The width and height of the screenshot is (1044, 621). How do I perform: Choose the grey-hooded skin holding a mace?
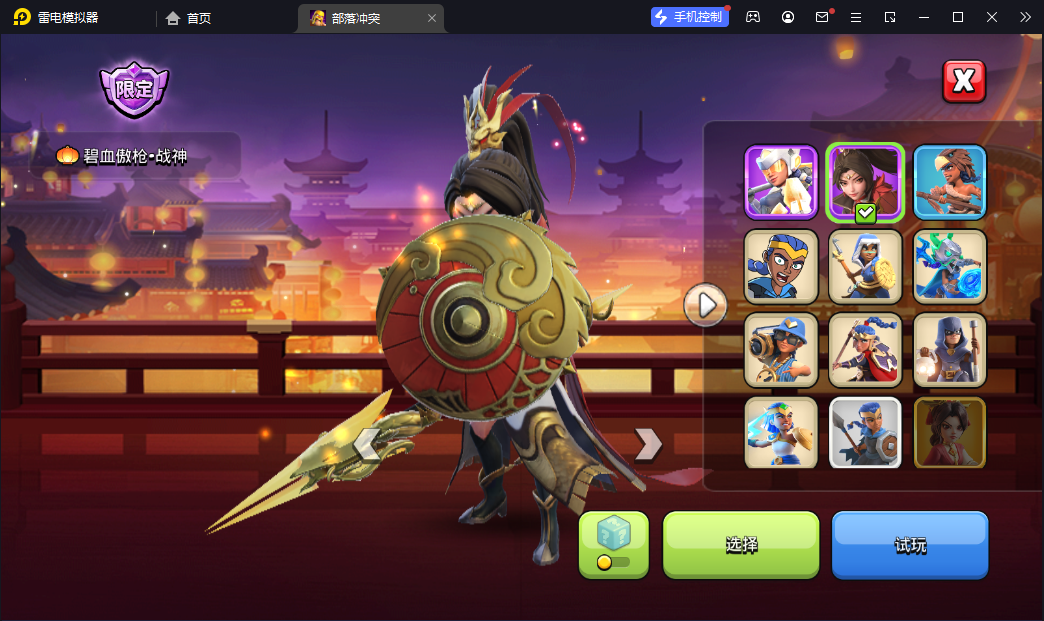pos(949,350)
